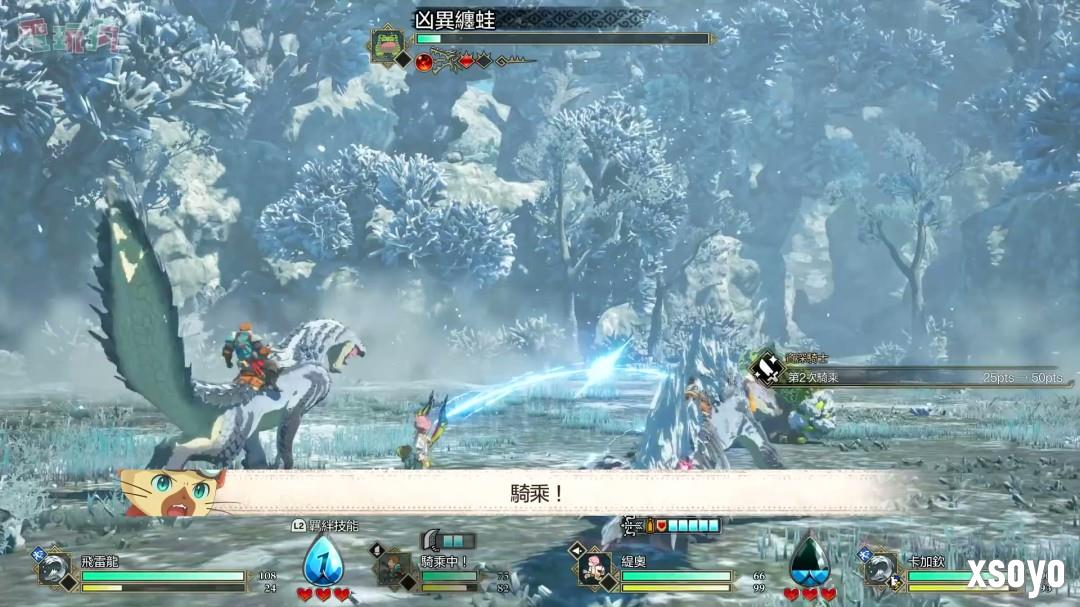Open the sword emblem bonus tracker
The width and height of the screenshot is (1080, 607).
pos(767,368)
